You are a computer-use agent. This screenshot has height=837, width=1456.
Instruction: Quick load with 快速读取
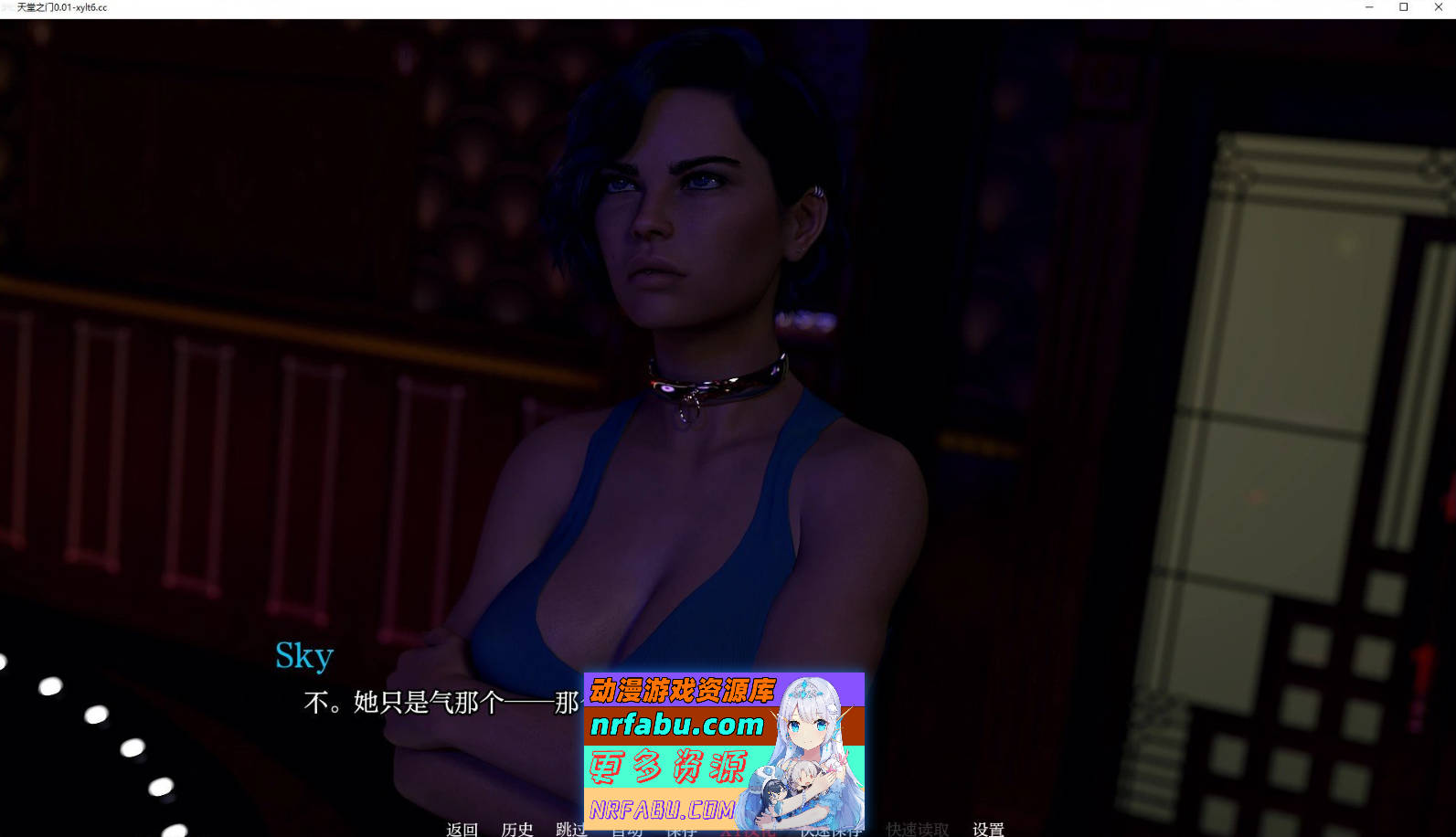click(x=915, y=830)
